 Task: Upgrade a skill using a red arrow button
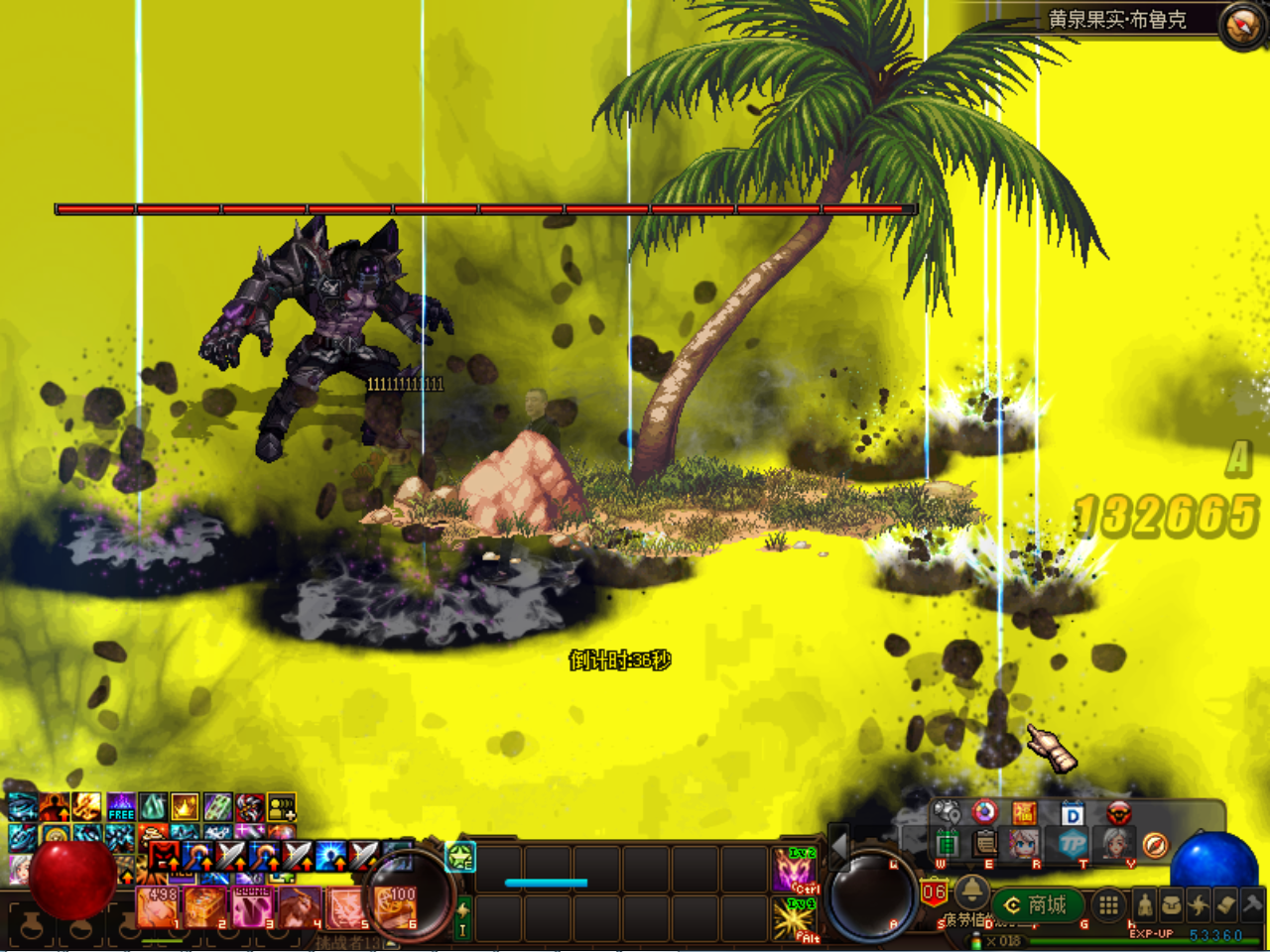pos(174,865)
